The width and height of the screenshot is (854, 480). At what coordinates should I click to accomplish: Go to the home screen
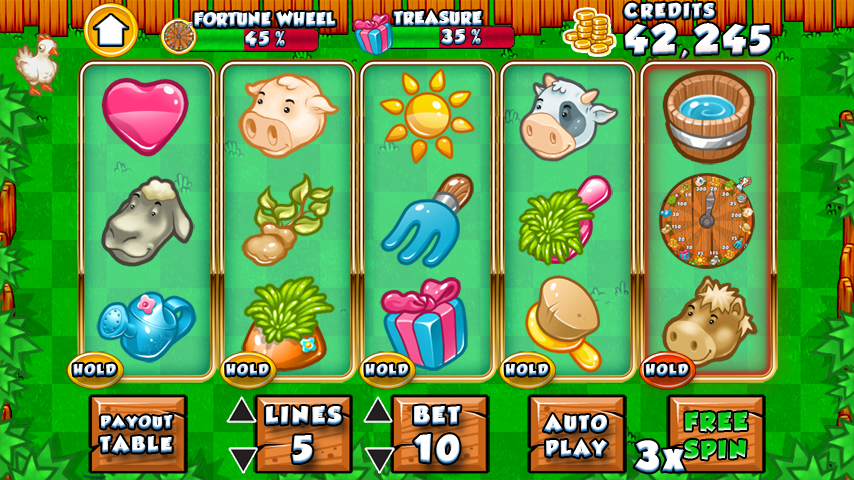pyautogui.click(x=110, y=31)
